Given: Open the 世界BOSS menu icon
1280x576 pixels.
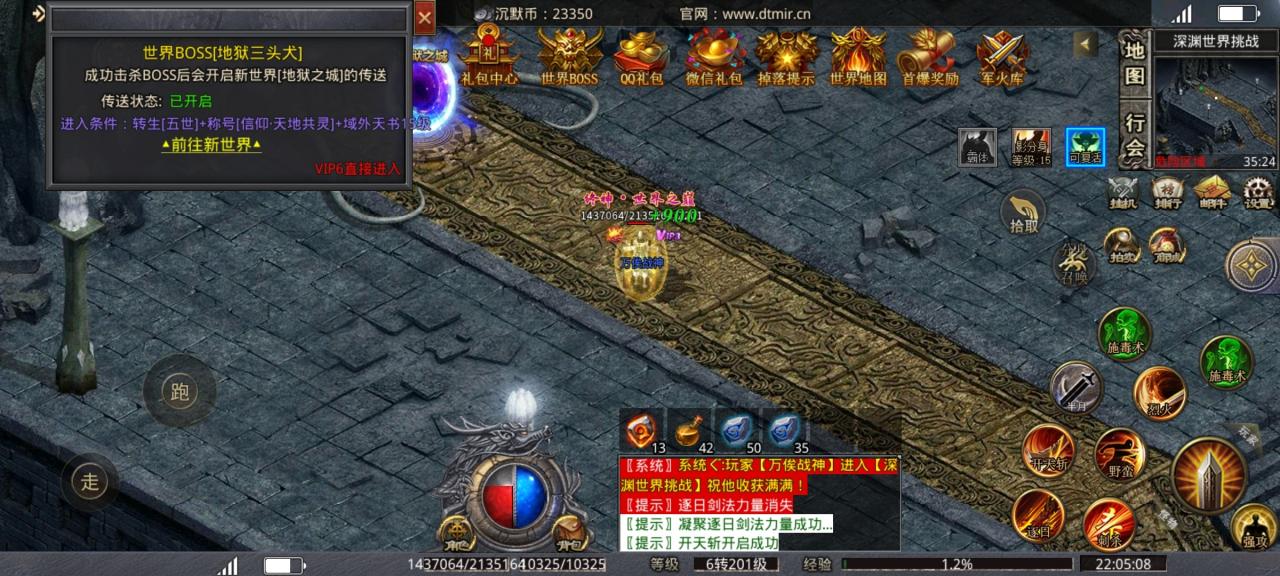Looking at the screenshot, I should (569, 56).
